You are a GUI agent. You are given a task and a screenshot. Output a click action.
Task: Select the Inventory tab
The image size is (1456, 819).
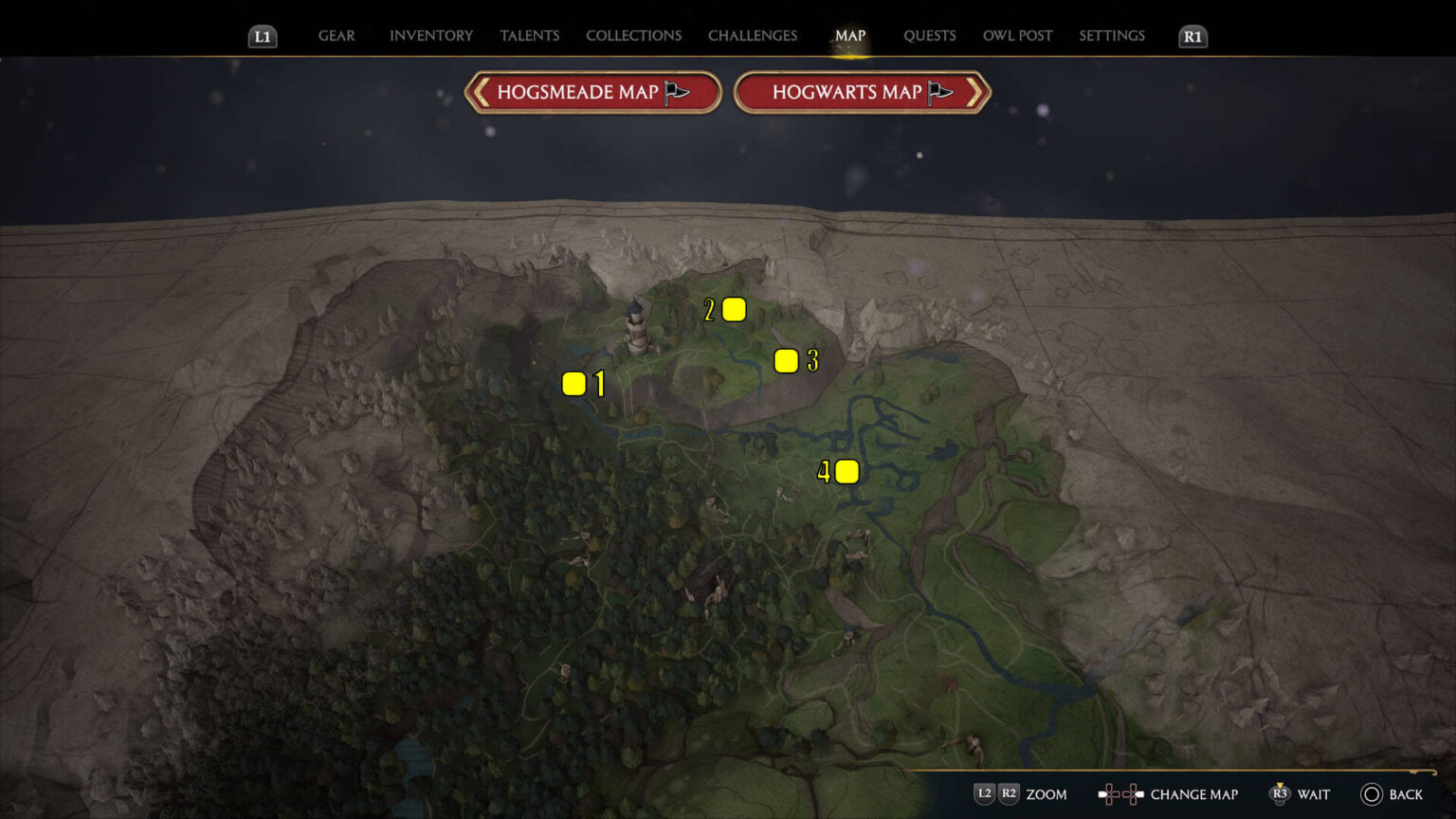pyautogui.click(x=430, y=35)
